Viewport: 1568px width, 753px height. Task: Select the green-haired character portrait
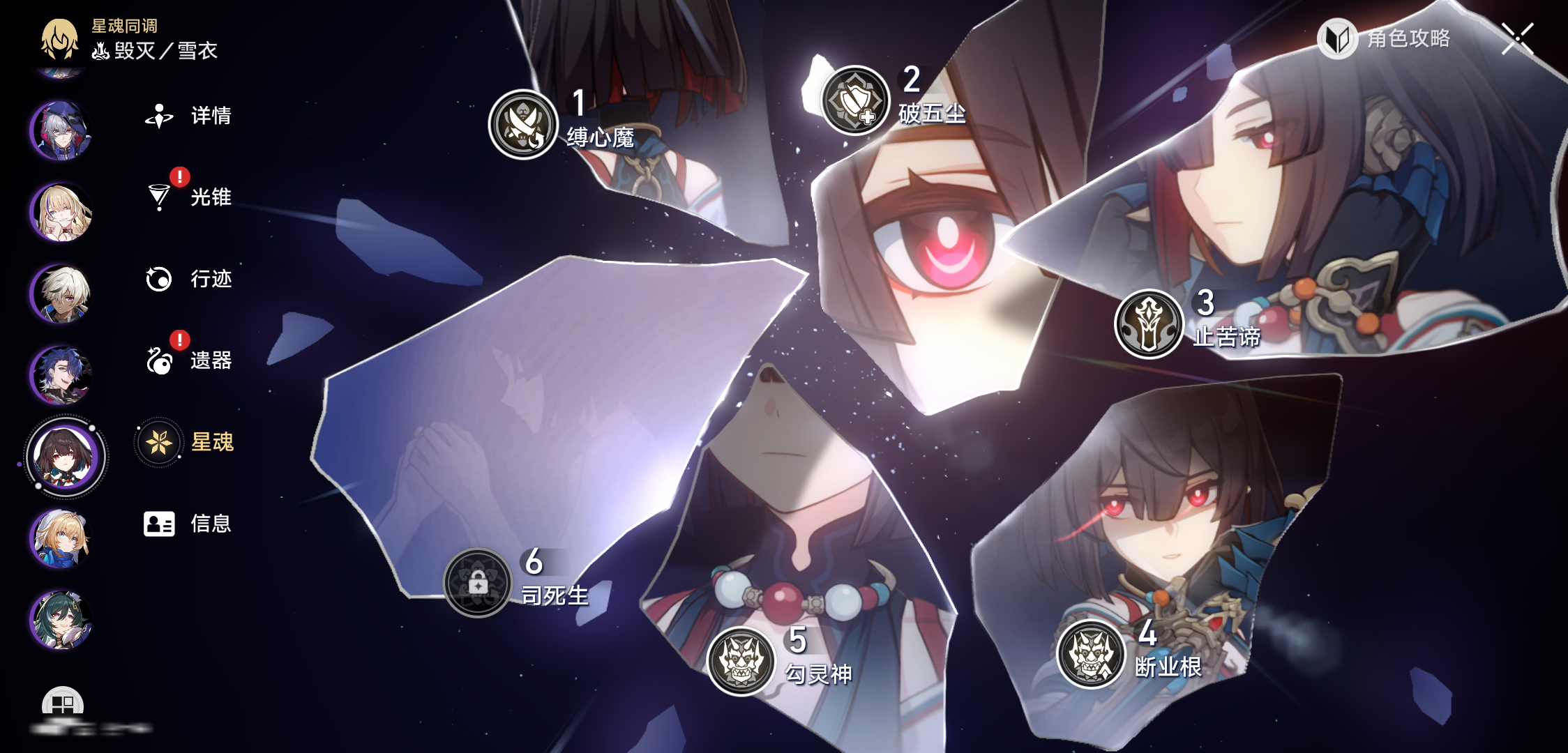click(61, 620)
